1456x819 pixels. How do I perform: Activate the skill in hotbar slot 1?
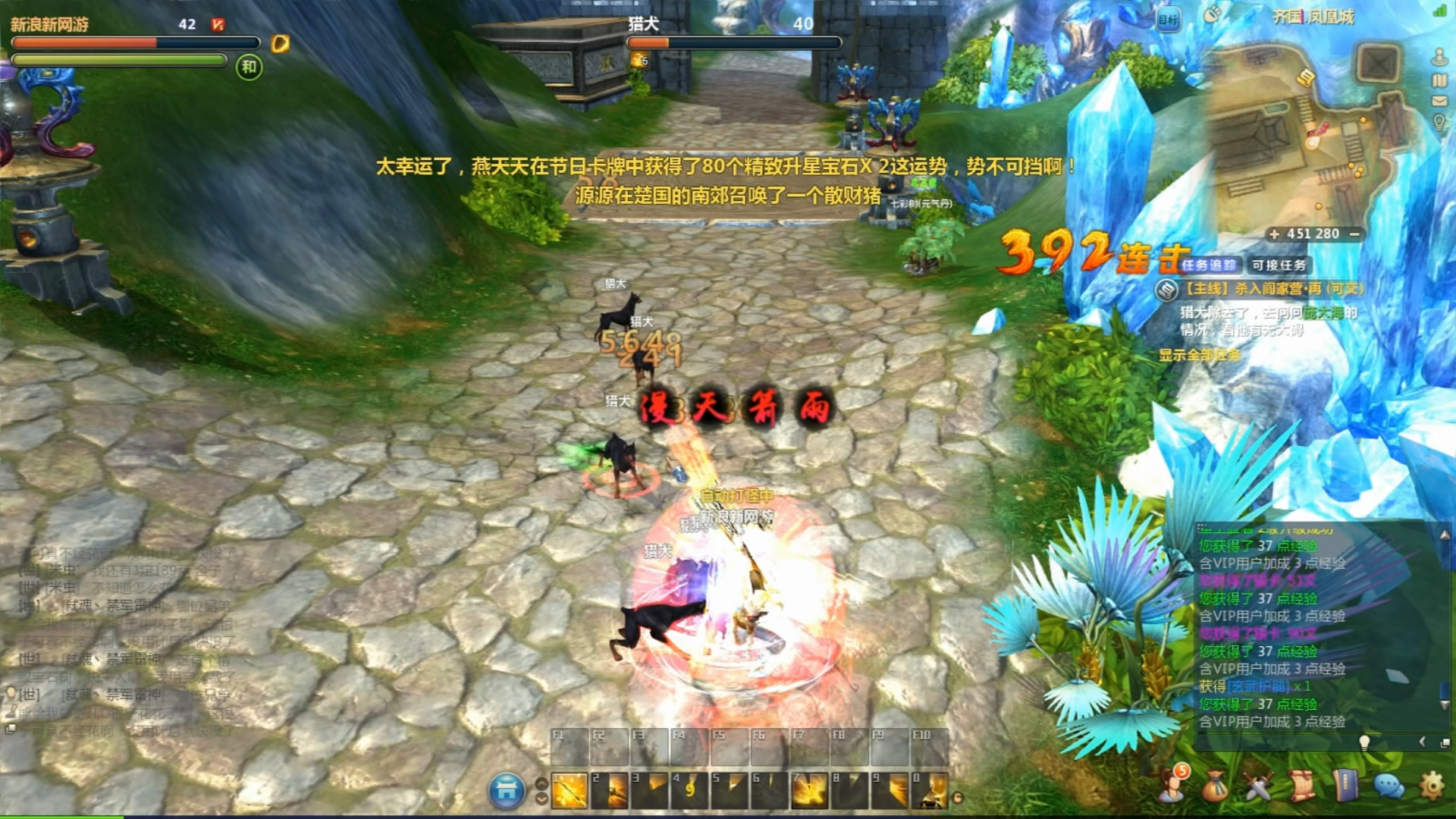coord(570,790)
